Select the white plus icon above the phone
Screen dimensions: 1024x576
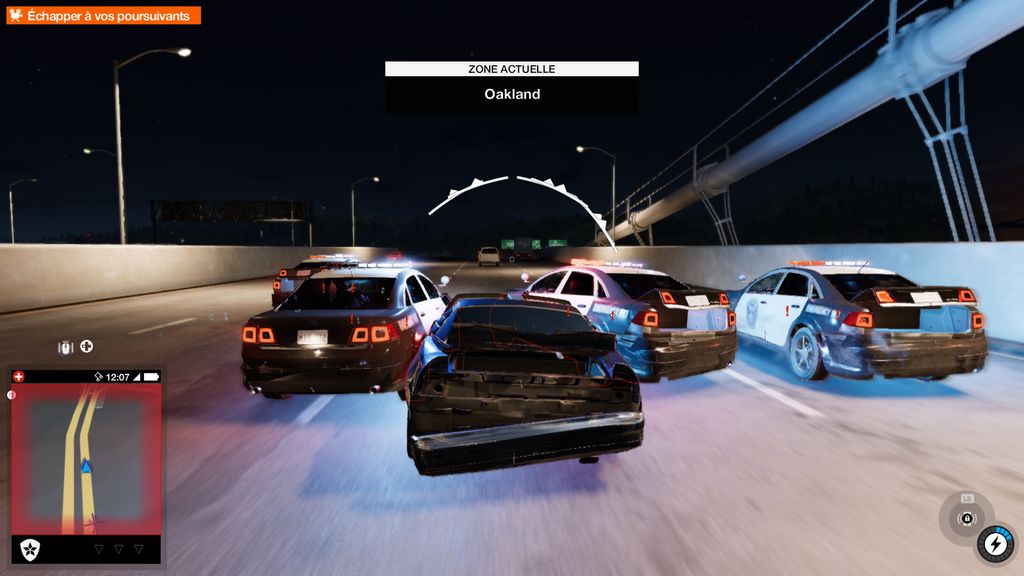[87, 347]
